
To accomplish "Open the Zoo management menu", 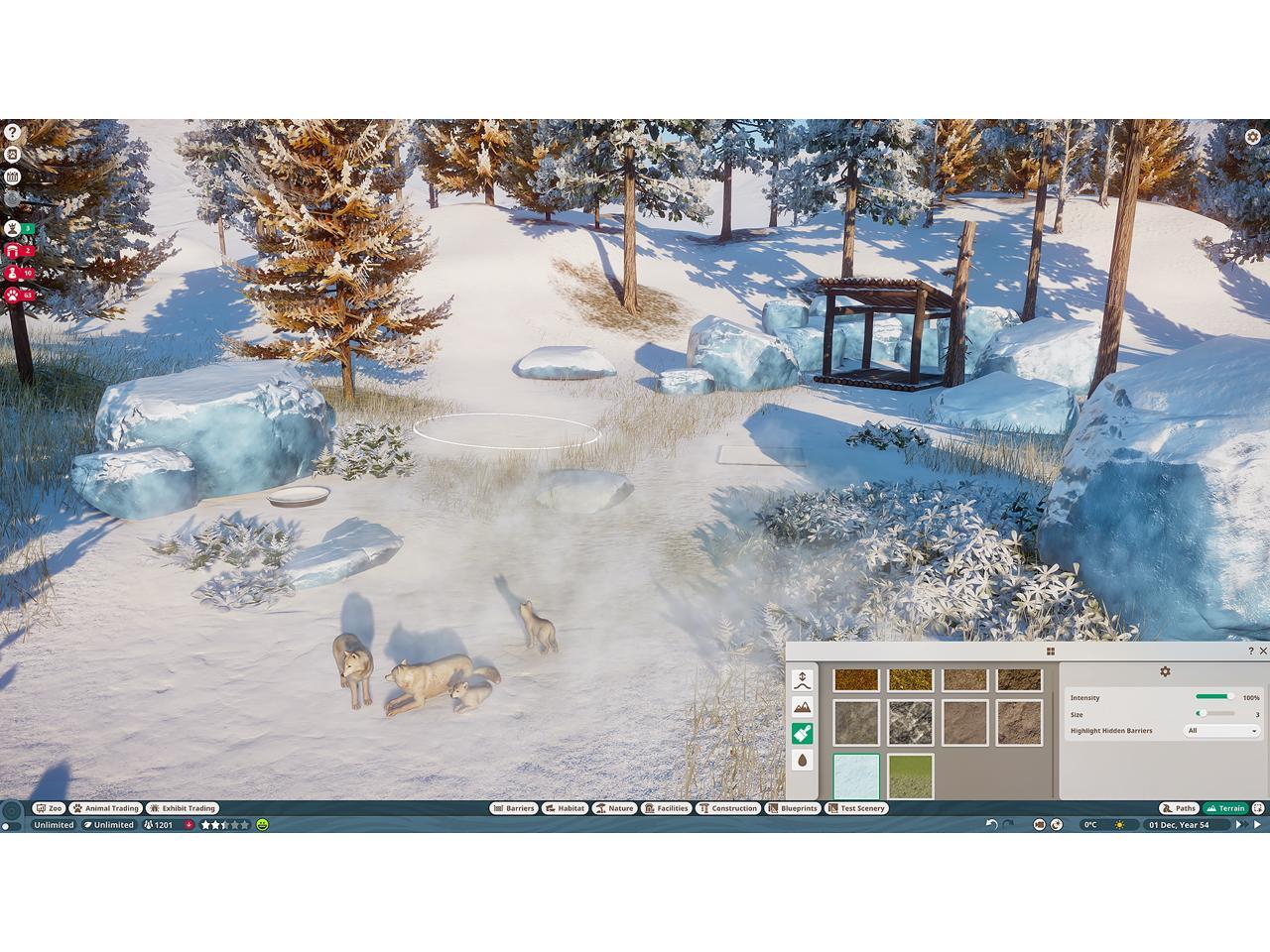I will tap(48, 808).
